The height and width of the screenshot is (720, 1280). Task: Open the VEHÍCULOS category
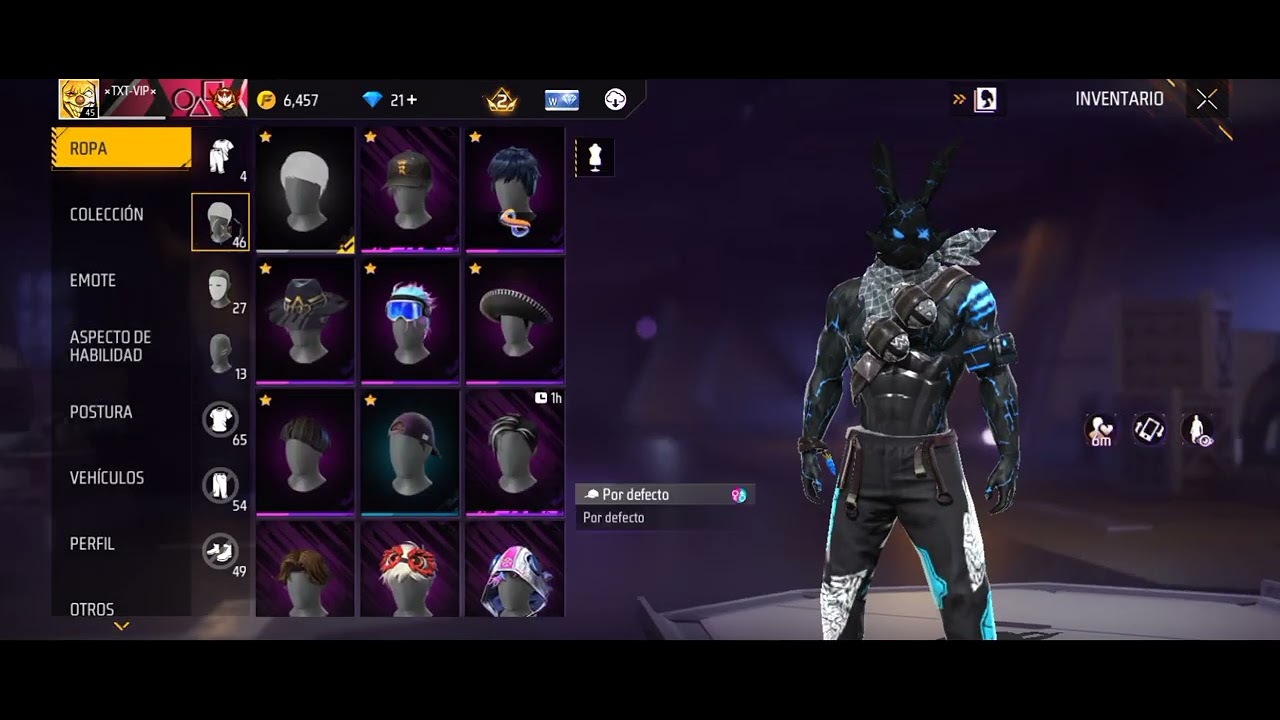click(x=107, y=478)
